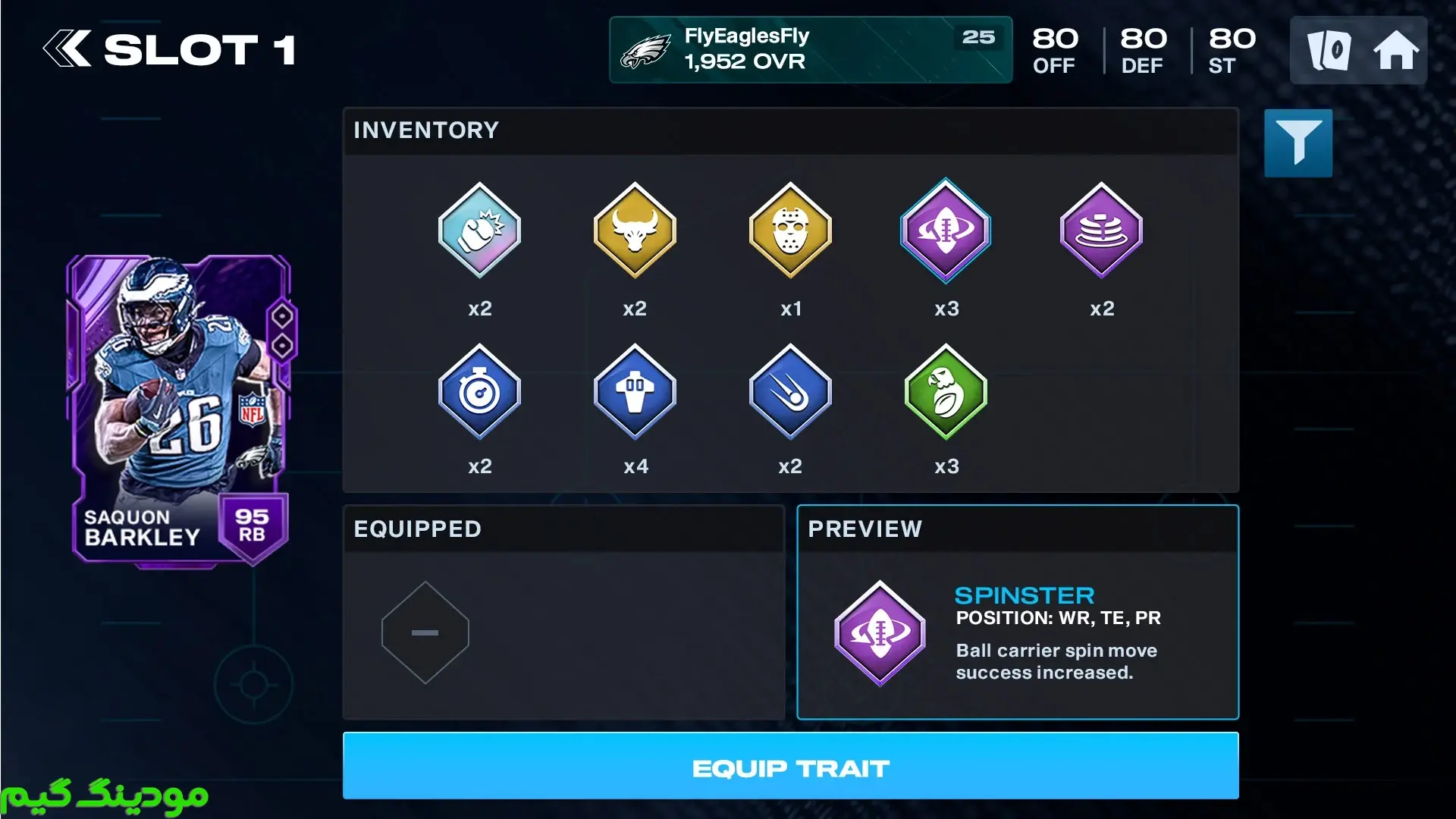
Task: View the Saquon Barkley player card
Action: [180, 409]
